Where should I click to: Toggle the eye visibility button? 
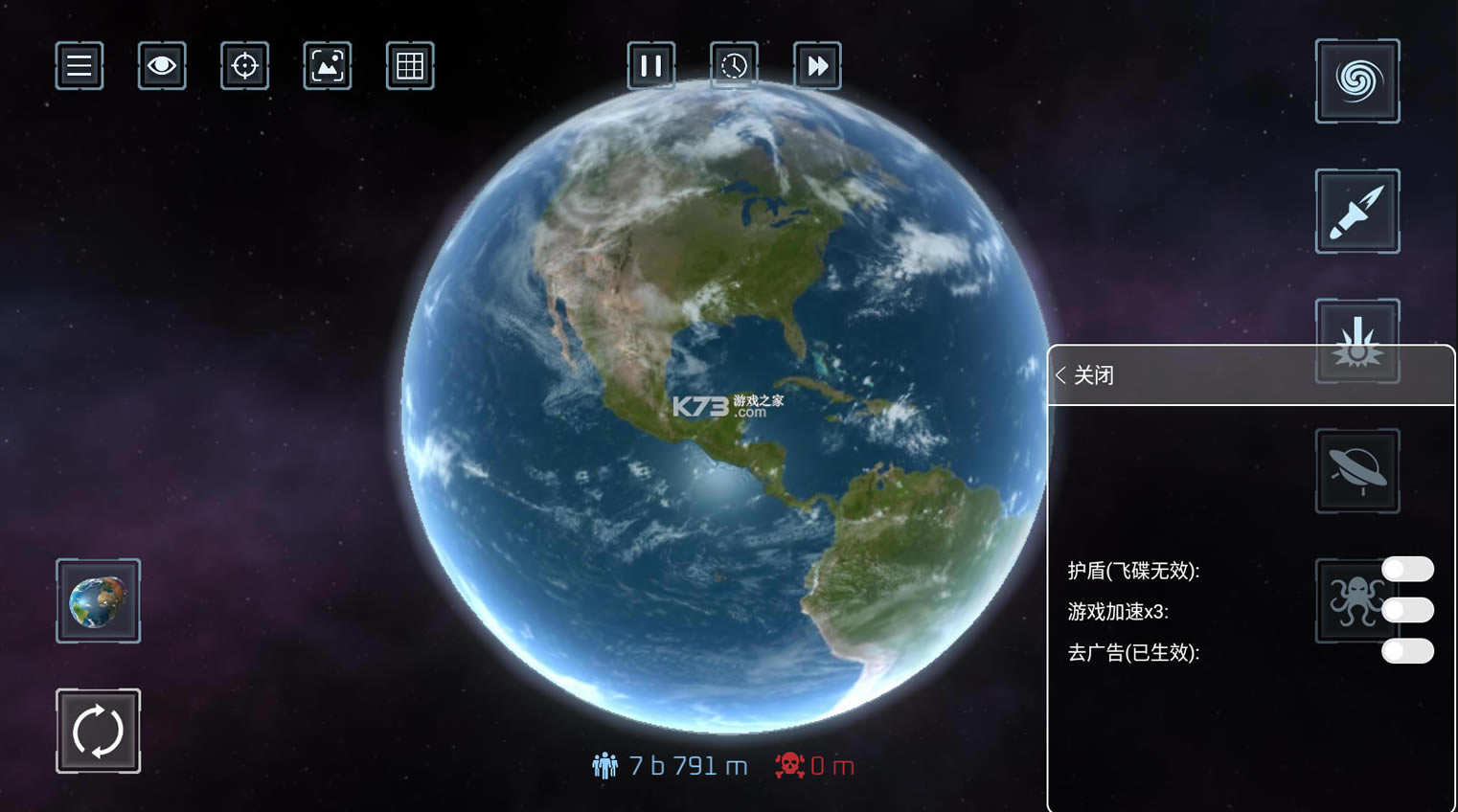(162, 66)
